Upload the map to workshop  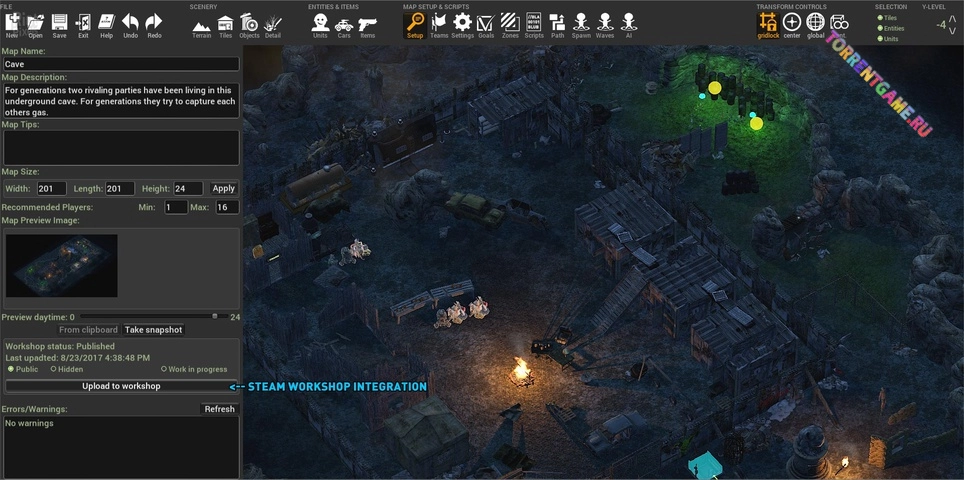[x=121, y=386]
